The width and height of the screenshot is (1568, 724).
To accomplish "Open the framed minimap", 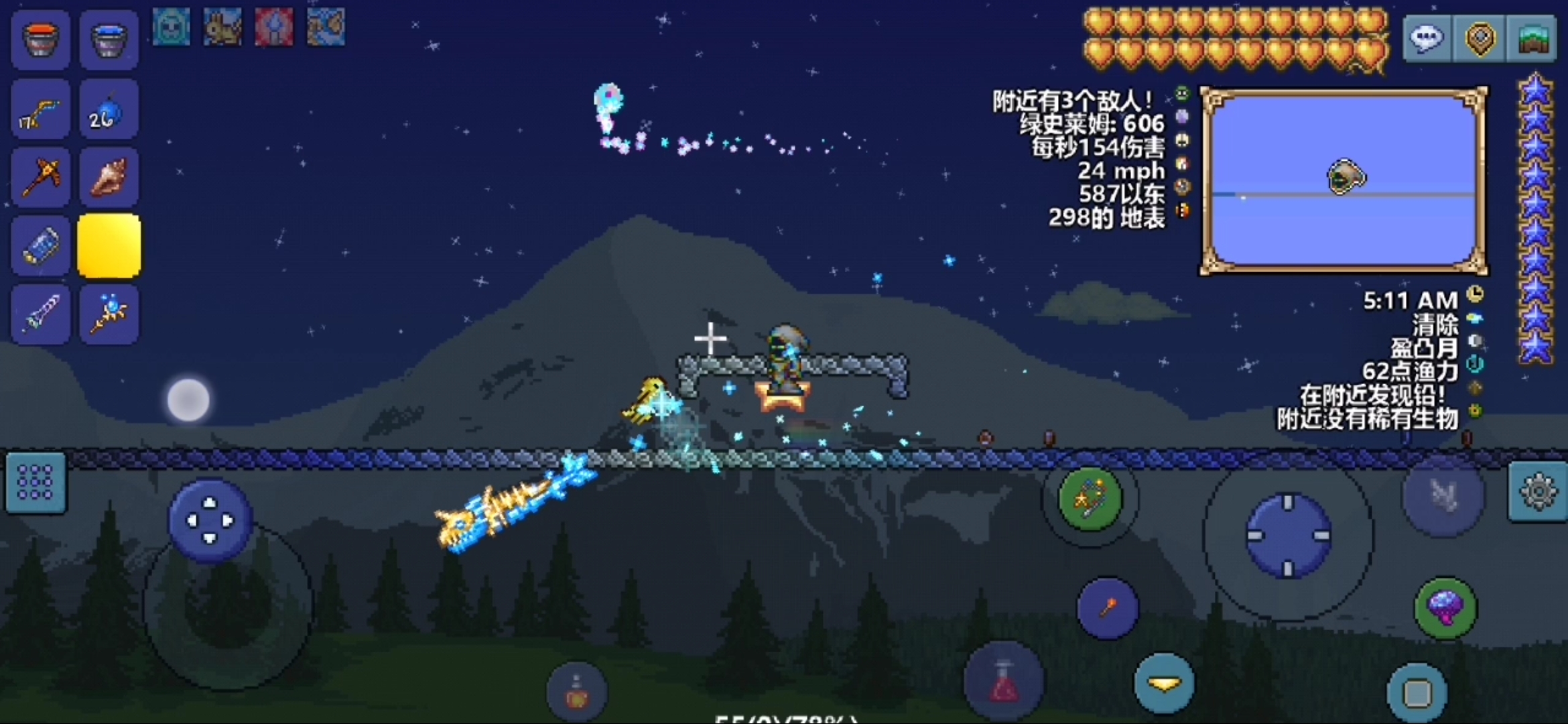I will [x=1344, y=181].
